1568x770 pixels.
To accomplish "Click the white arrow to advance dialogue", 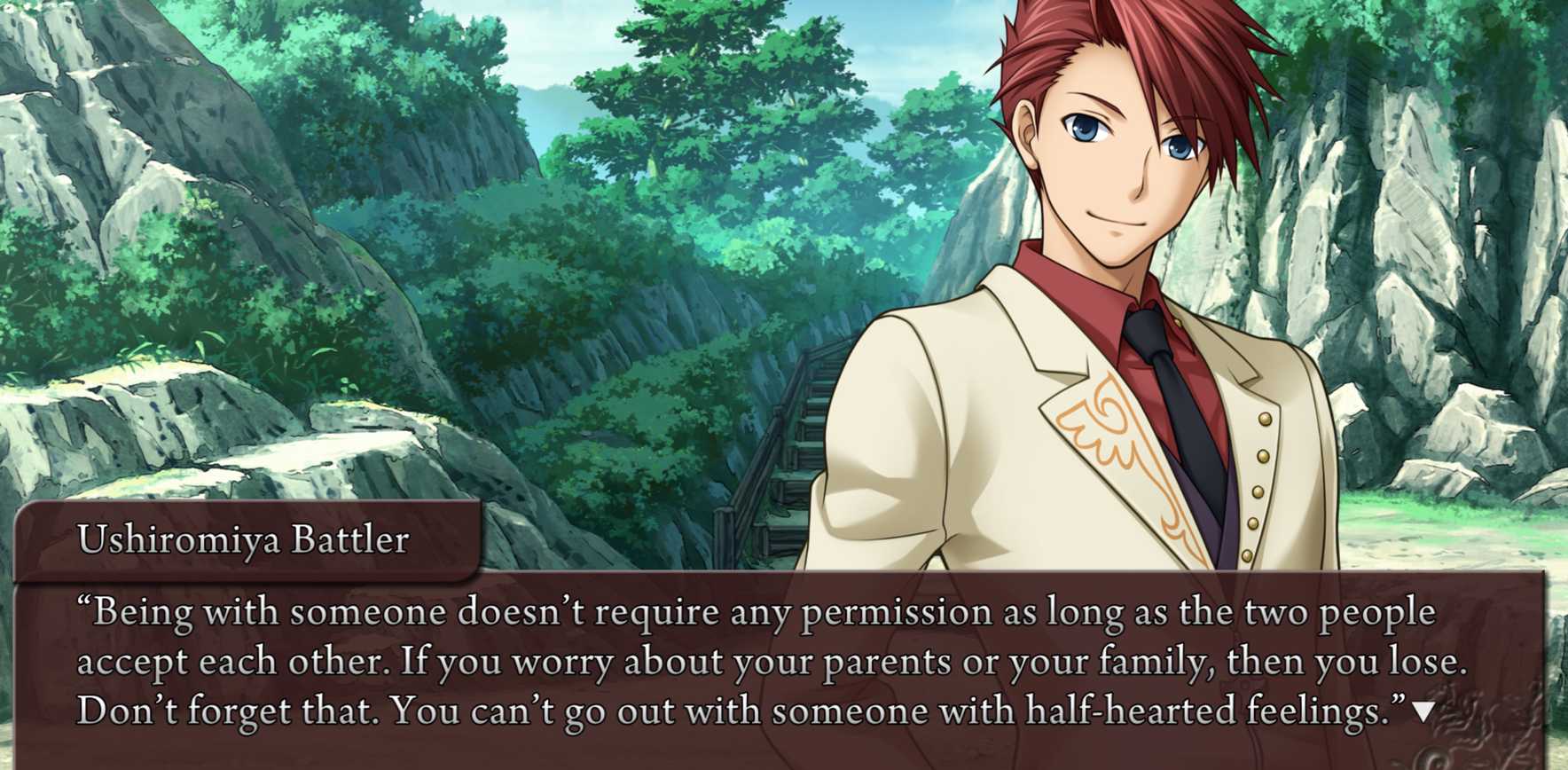I will click(1423, 711).
